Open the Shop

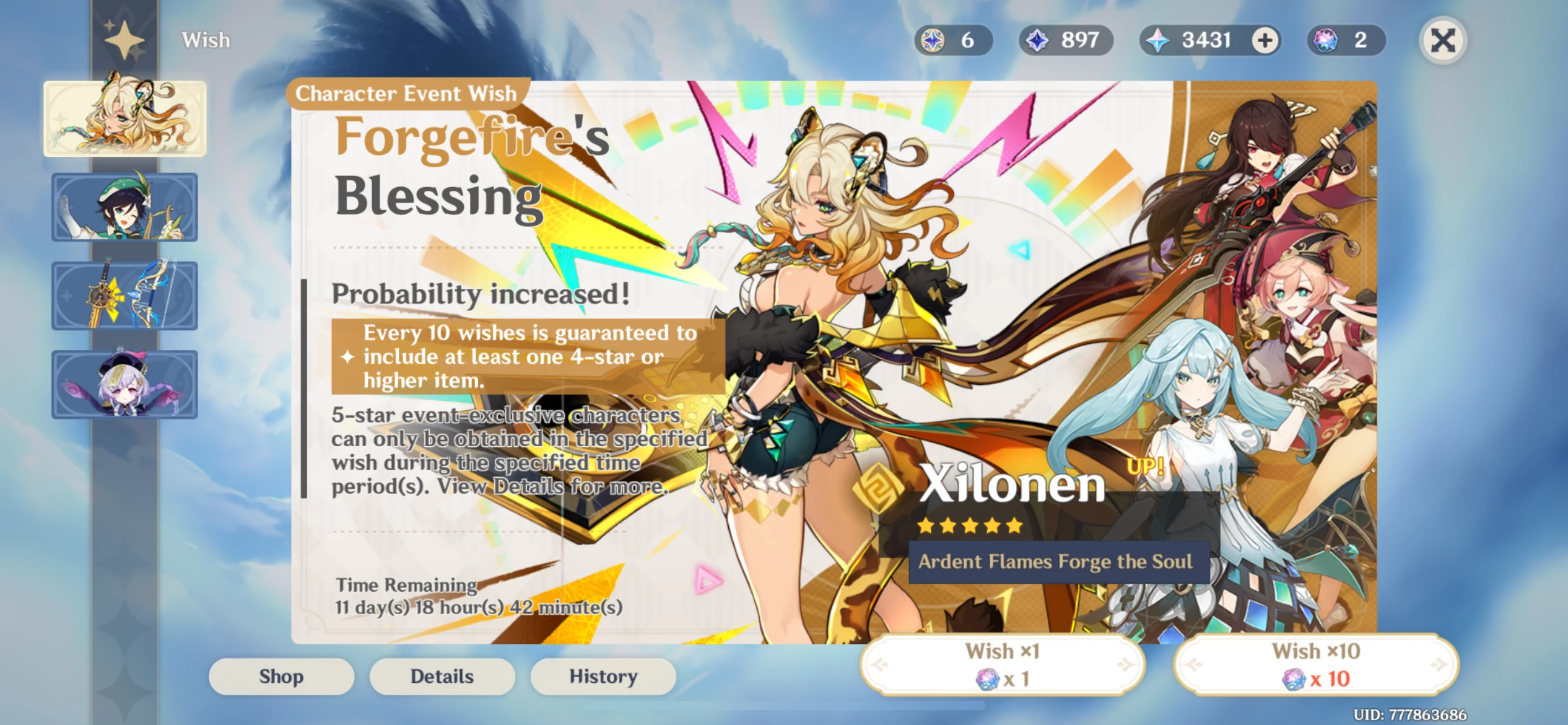[281, 676]
